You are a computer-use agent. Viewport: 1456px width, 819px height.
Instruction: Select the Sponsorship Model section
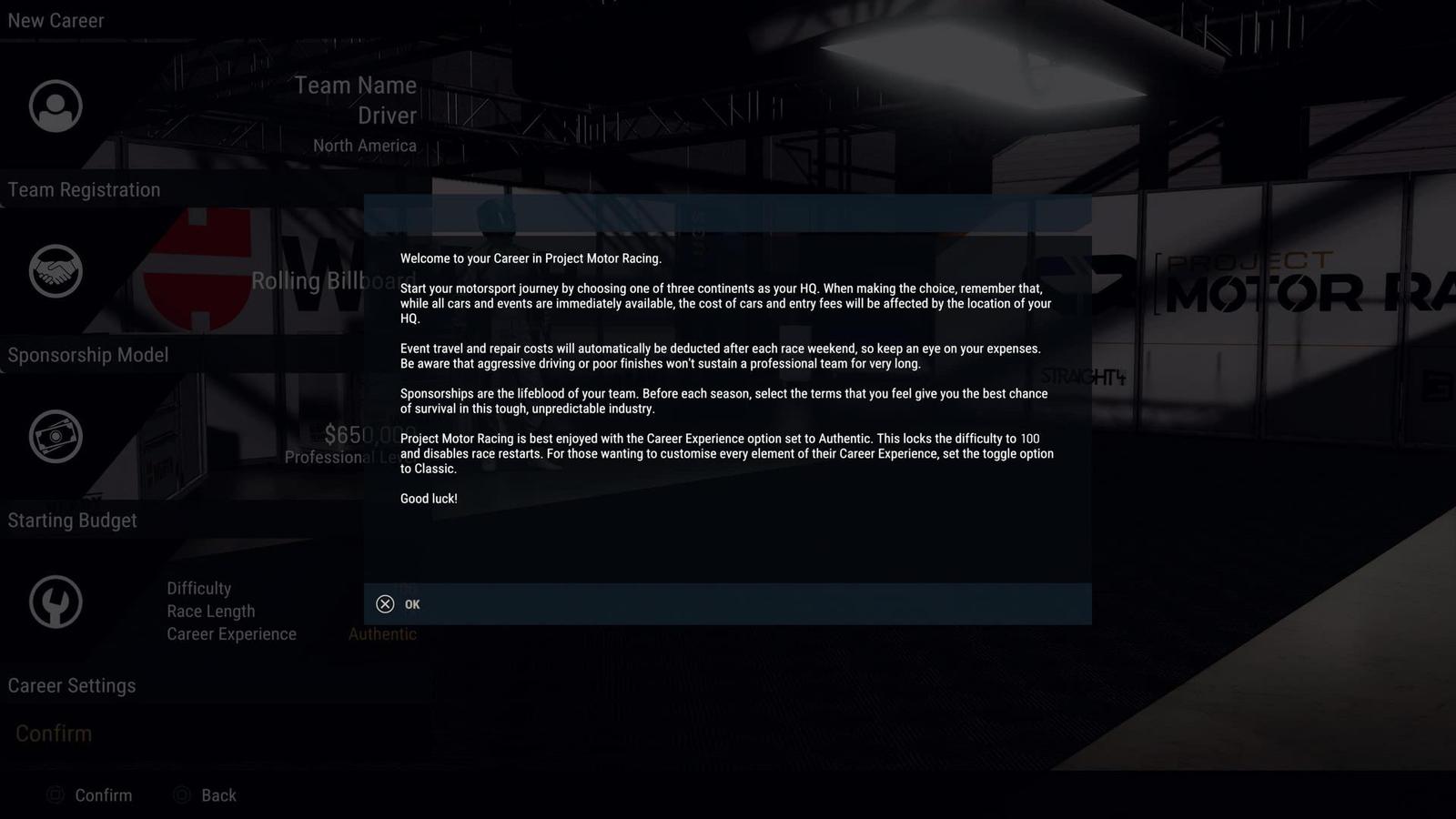[x=88, y=355]
